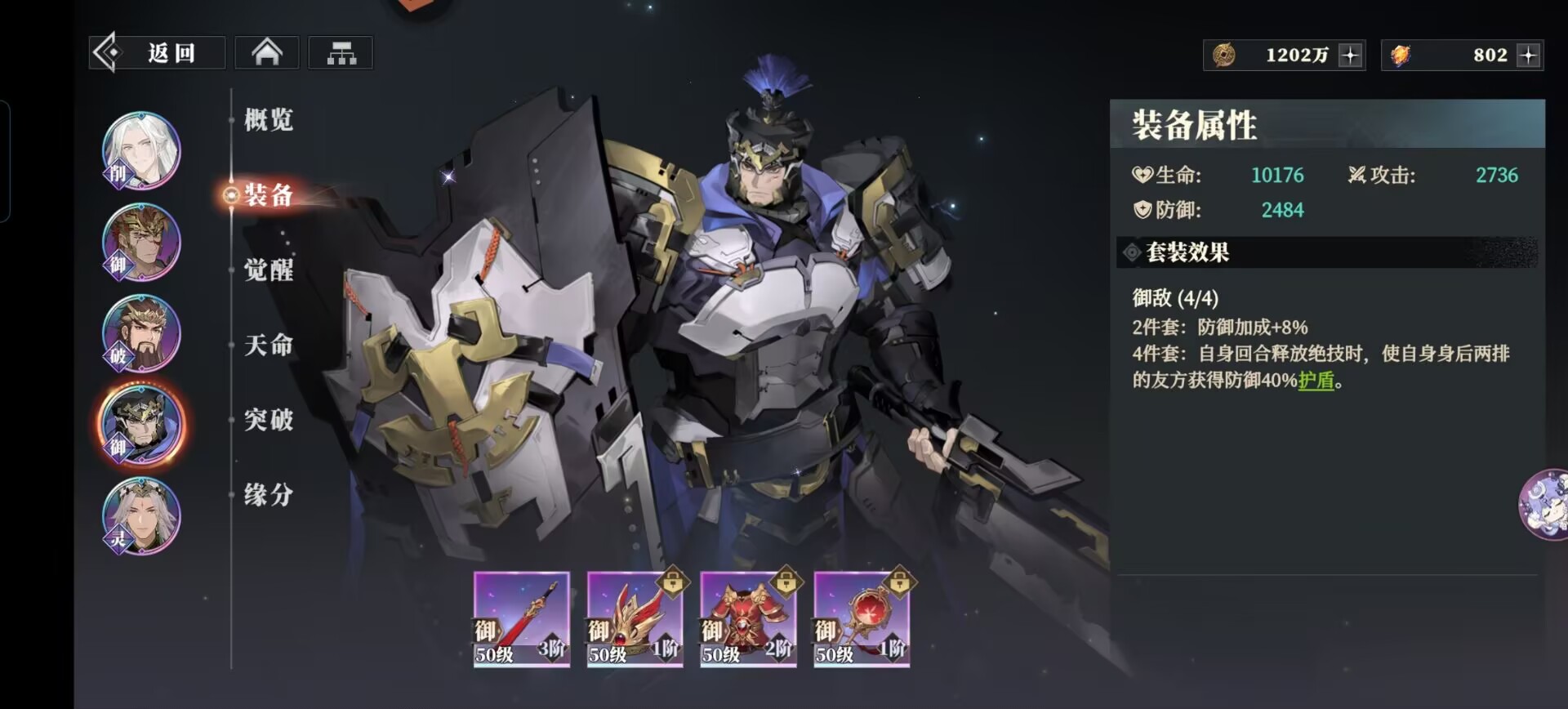Image resolution: width=1568 pixels, height=709 pixels.
Task: Open the winged helmet equipment slot
Action: pos(635,619)
